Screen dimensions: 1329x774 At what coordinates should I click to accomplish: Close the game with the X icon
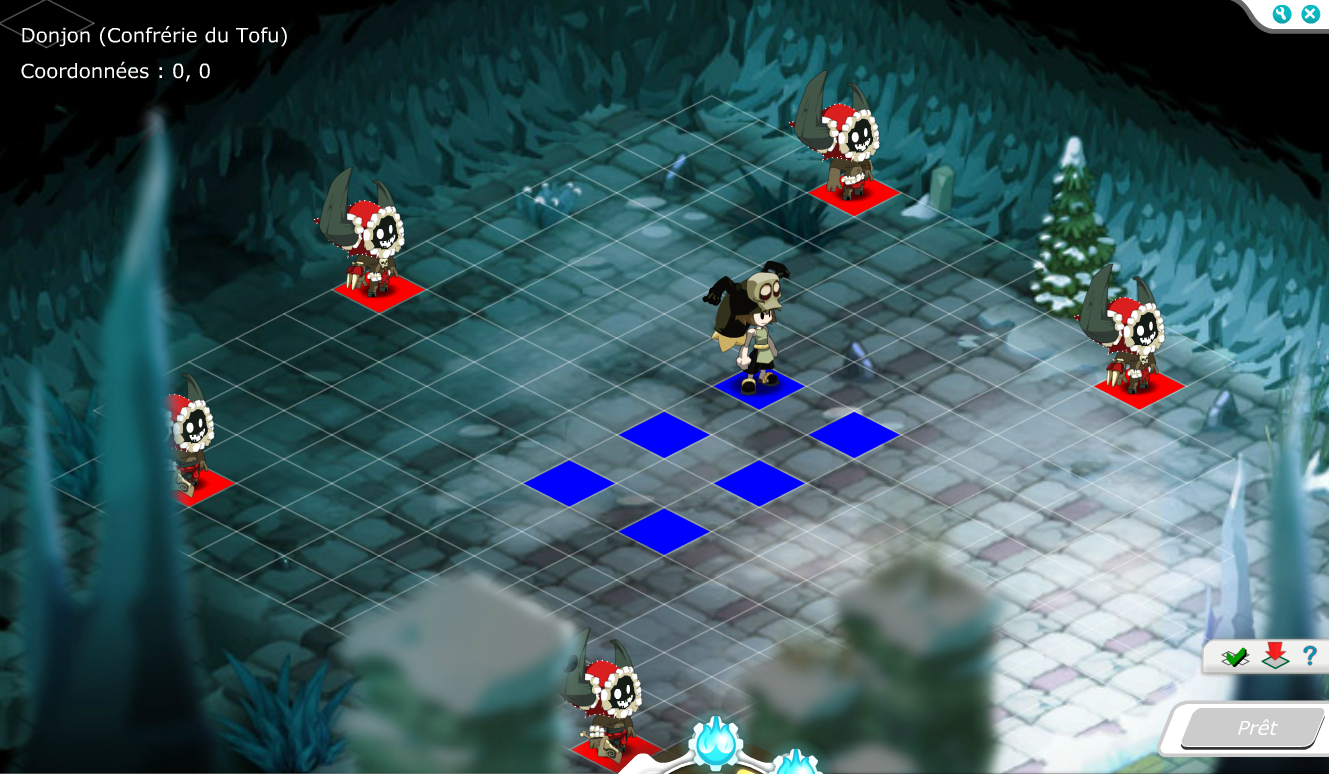coord(1309,14)
